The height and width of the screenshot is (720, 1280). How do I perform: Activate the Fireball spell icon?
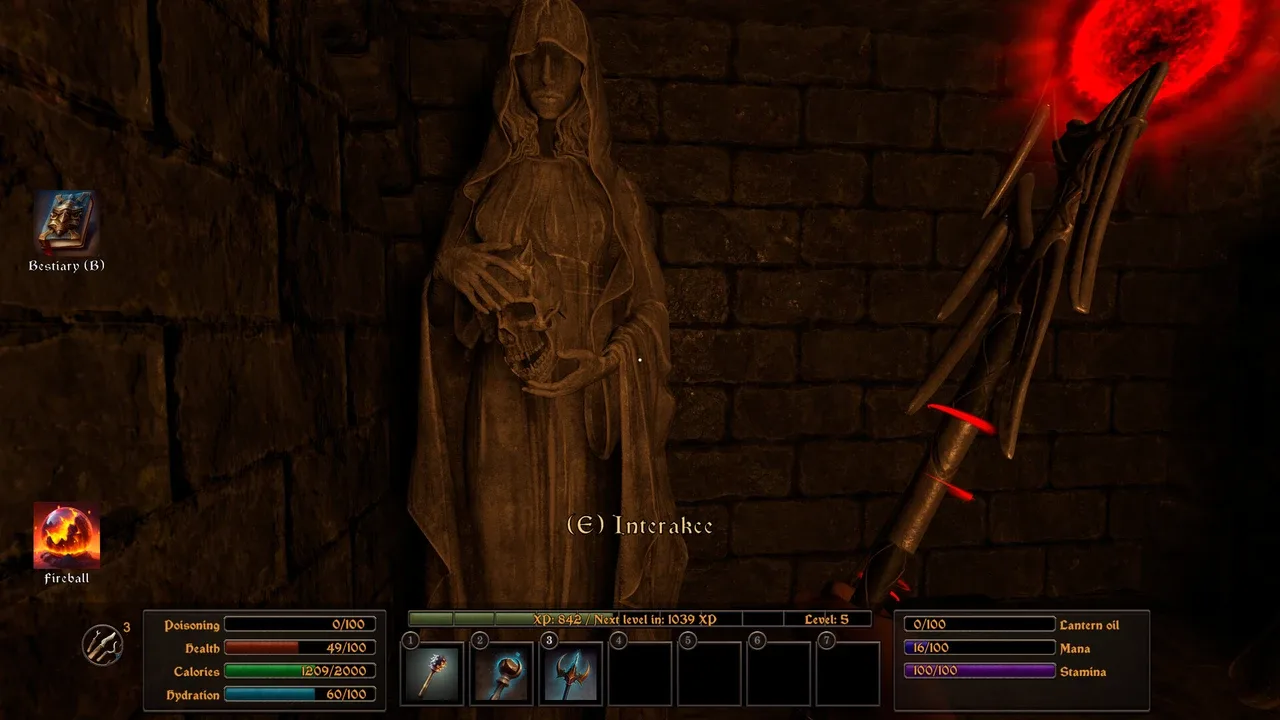coord(67,535)
